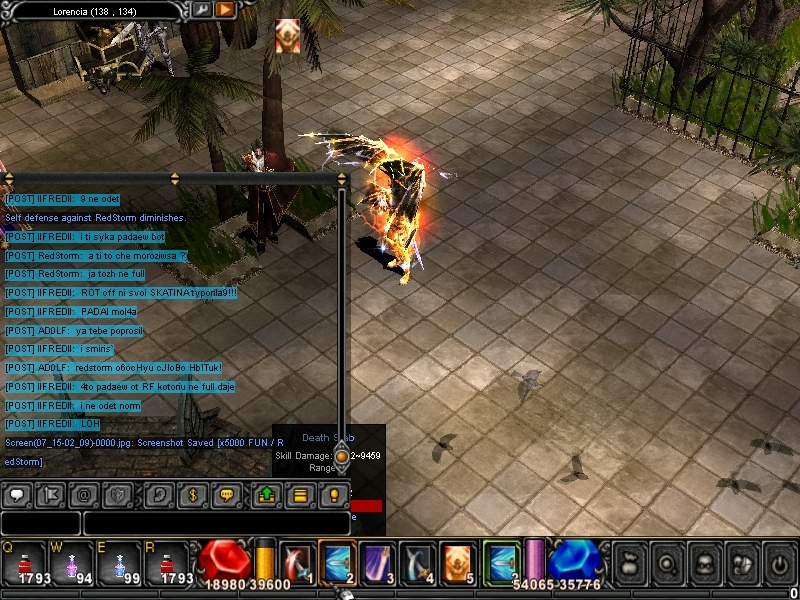800x600 pixels.
Task: Activate the highlighted skill in slot 2
Action: (337, 562)
